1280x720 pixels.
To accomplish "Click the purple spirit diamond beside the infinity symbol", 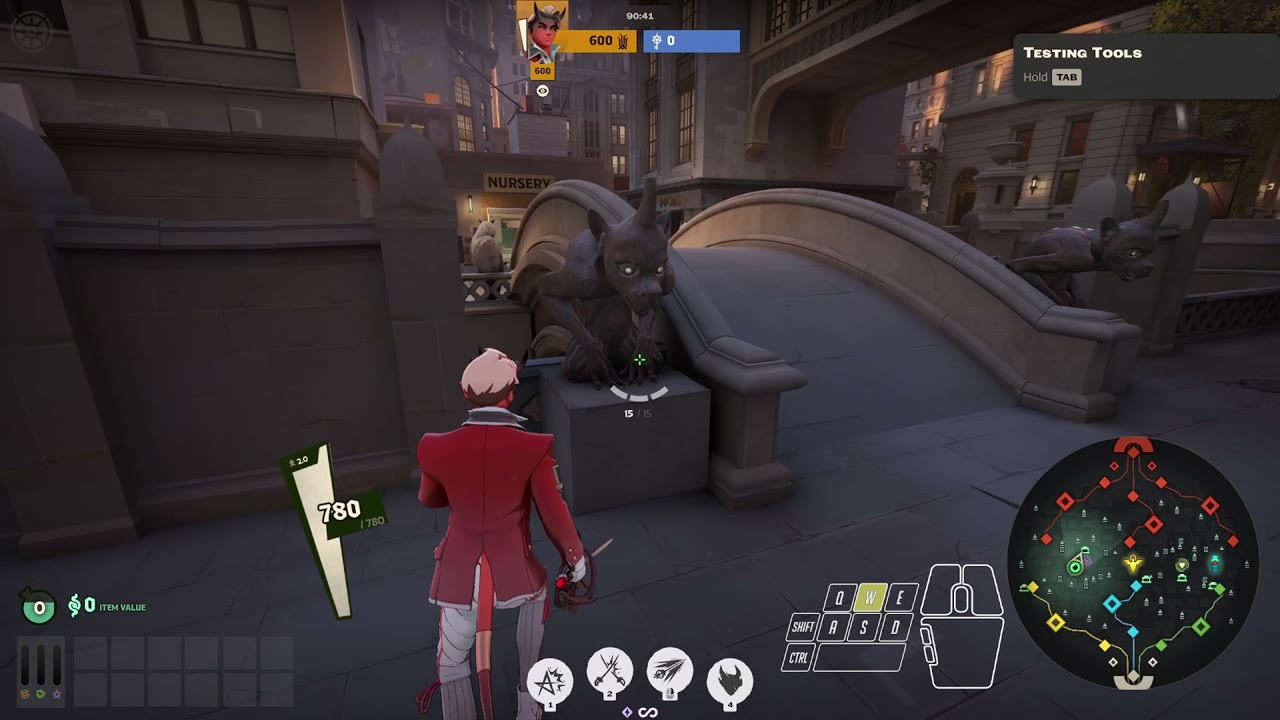I will [627, 712].
